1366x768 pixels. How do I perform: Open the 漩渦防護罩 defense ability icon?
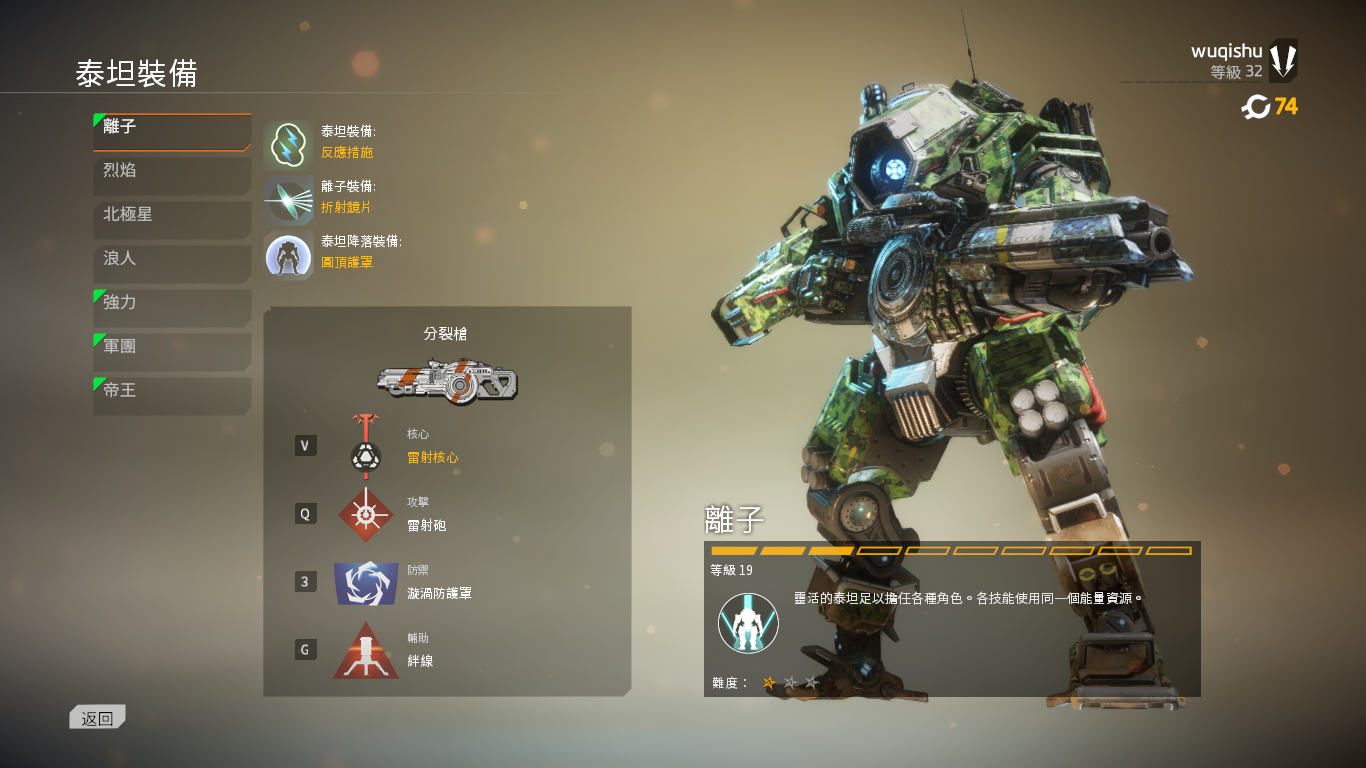point(366,582)
